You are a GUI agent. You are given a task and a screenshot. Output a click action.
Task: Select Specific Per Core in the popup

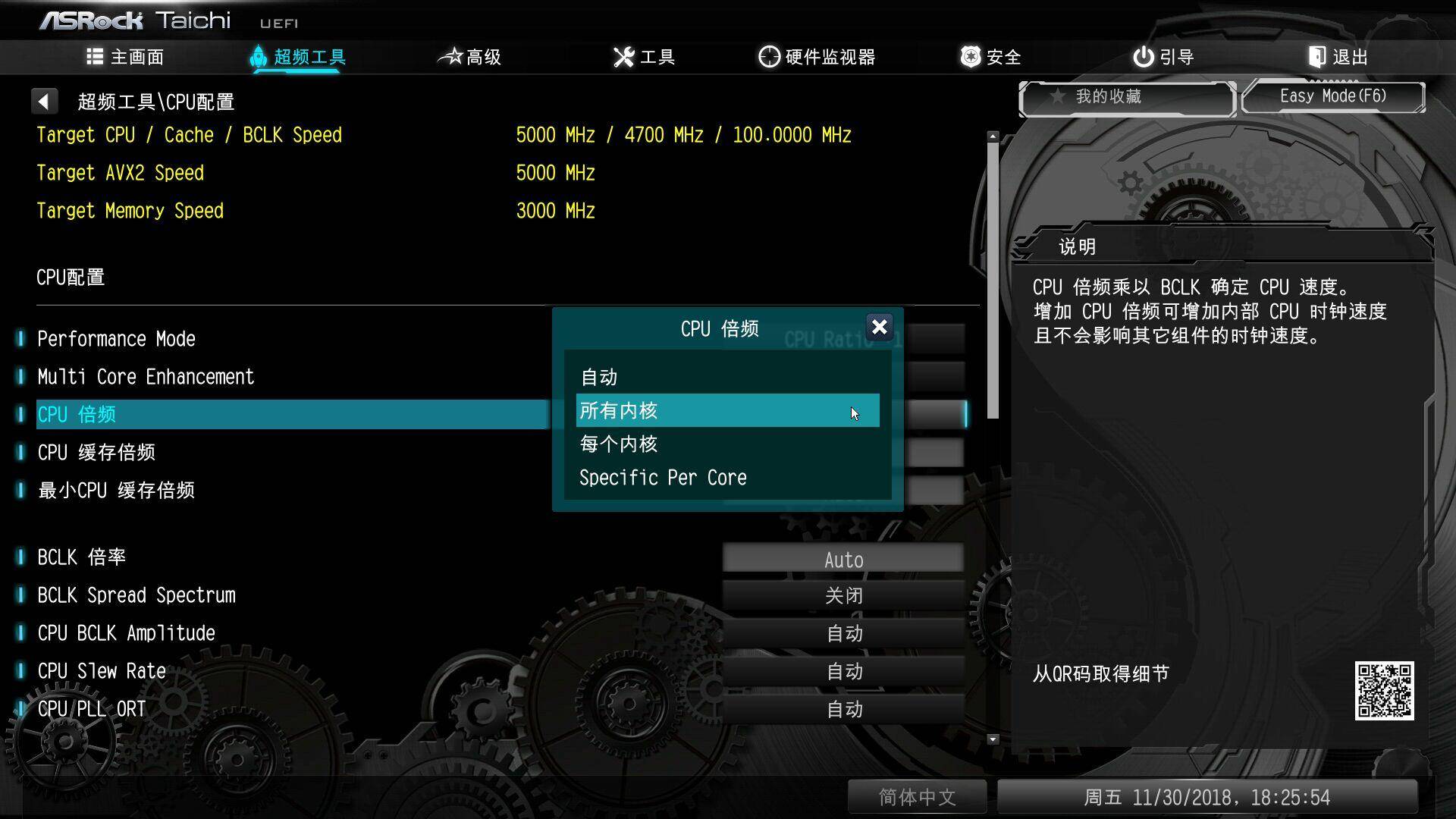tap(663, 477)
